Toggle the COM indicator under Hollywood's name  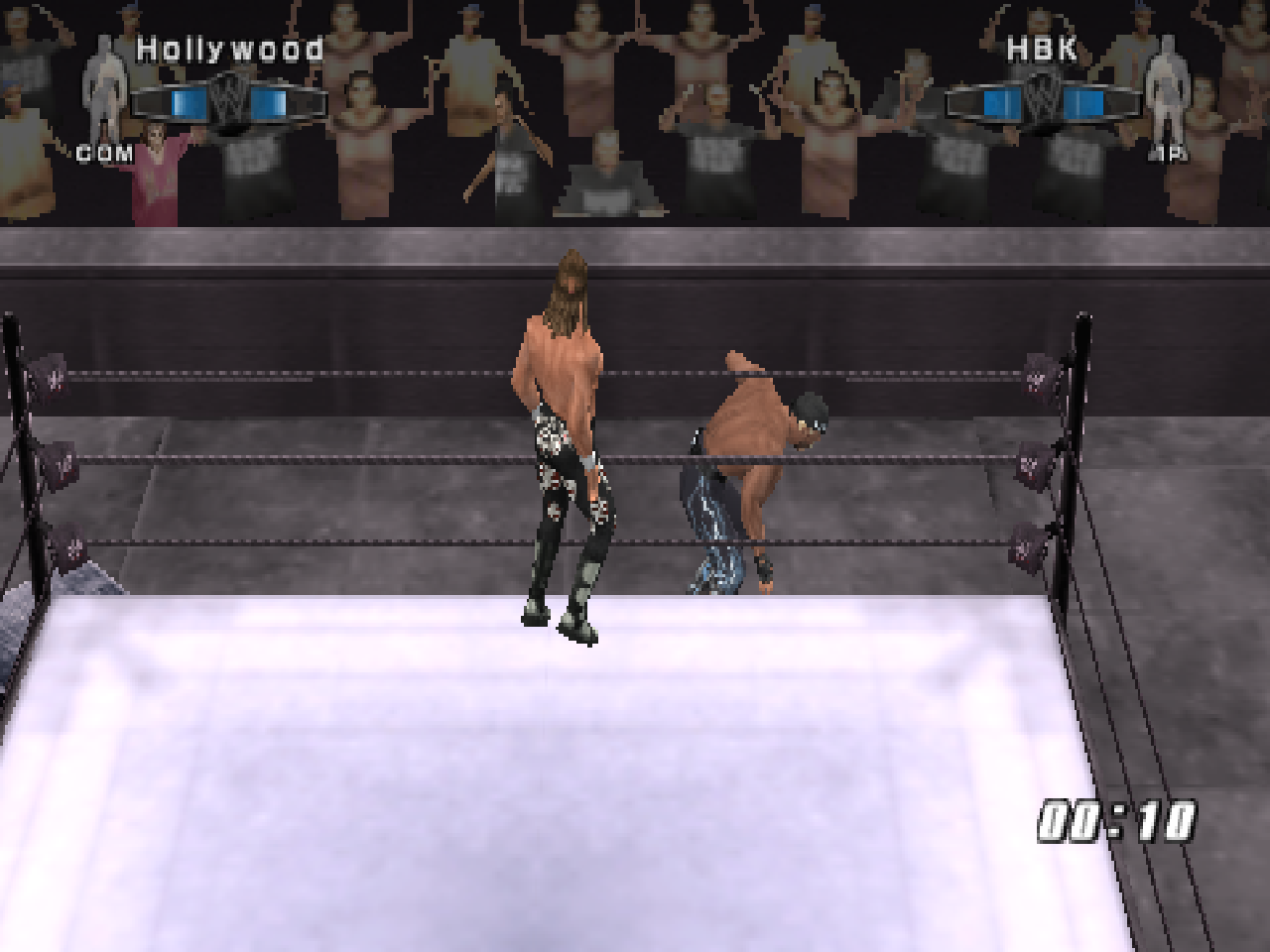tap(102, 154)
